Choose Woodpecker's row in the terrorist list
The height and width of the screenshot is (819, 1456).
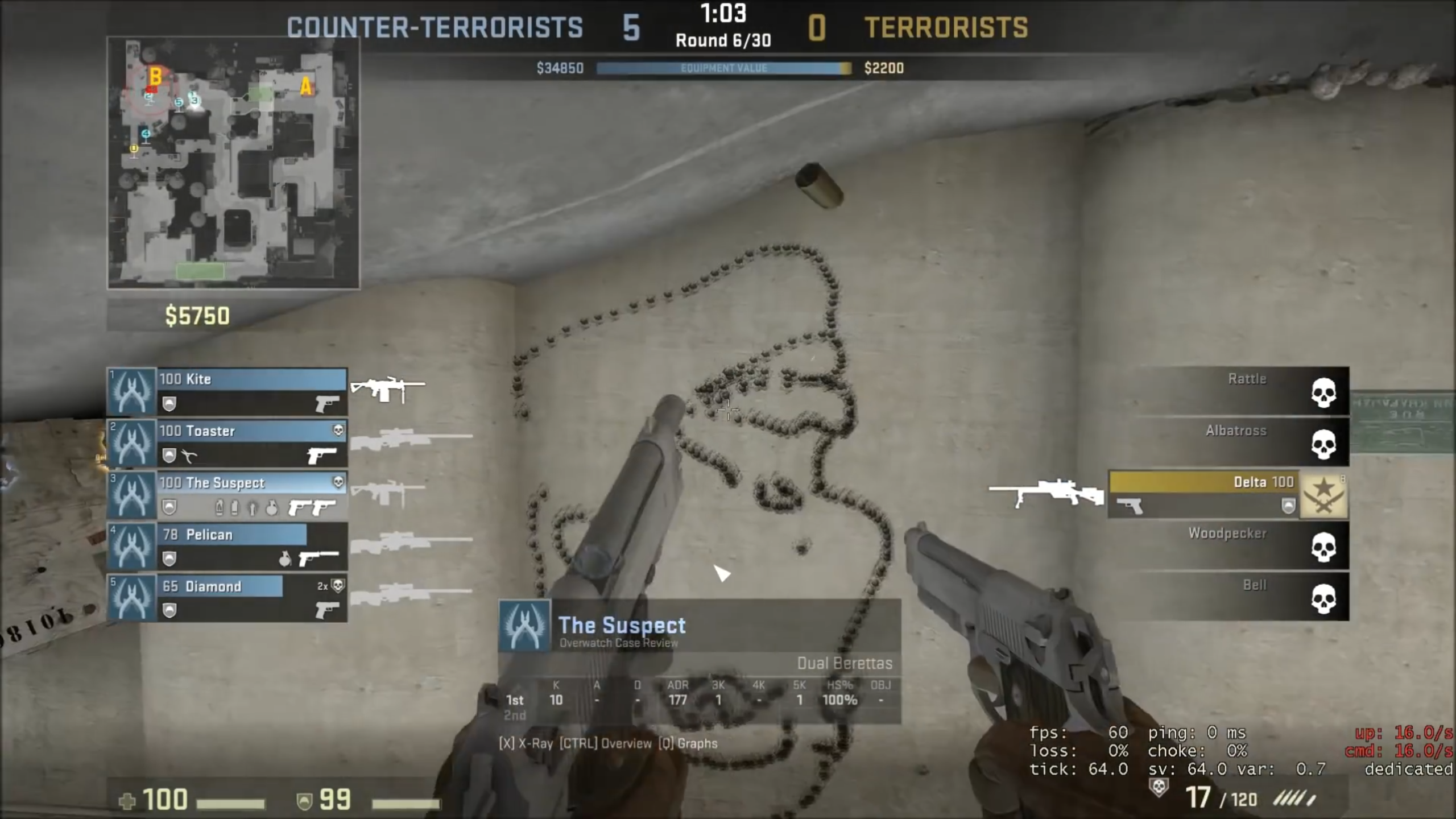click(x=1240, y=546)
